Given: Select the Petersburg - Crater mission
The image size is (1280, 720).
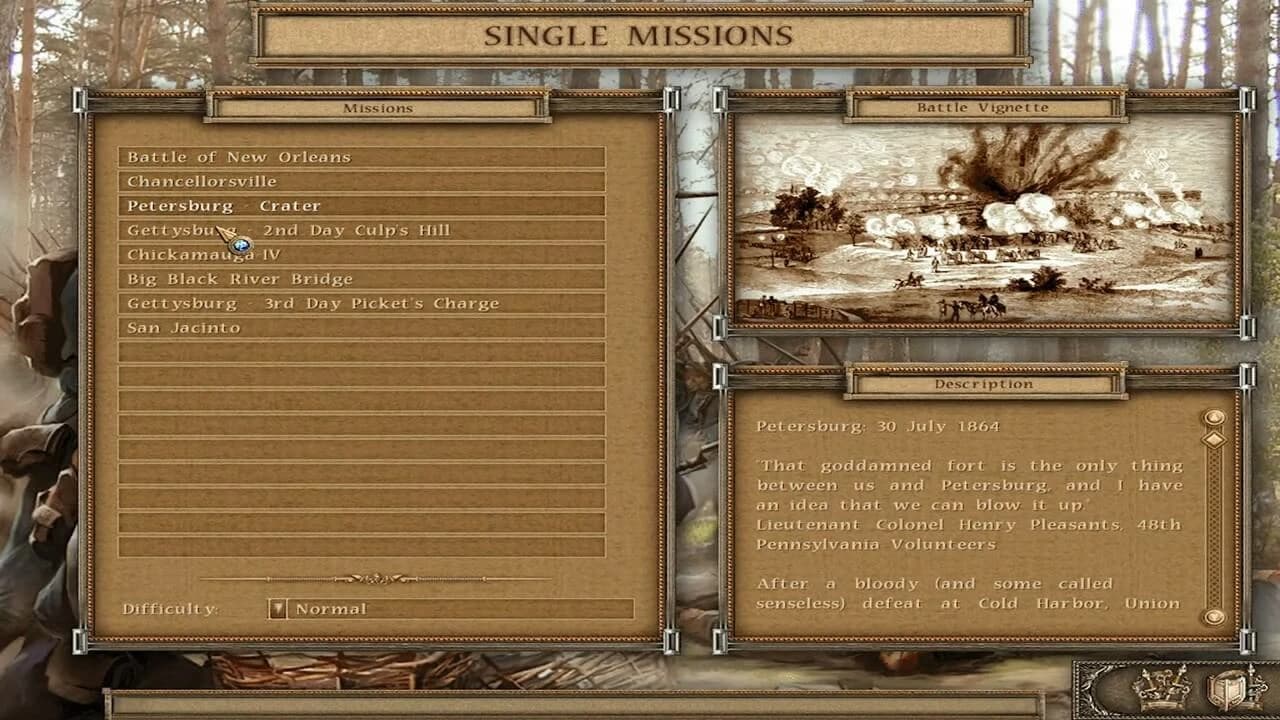Looking at the screenshot, I should click(361, 206).
